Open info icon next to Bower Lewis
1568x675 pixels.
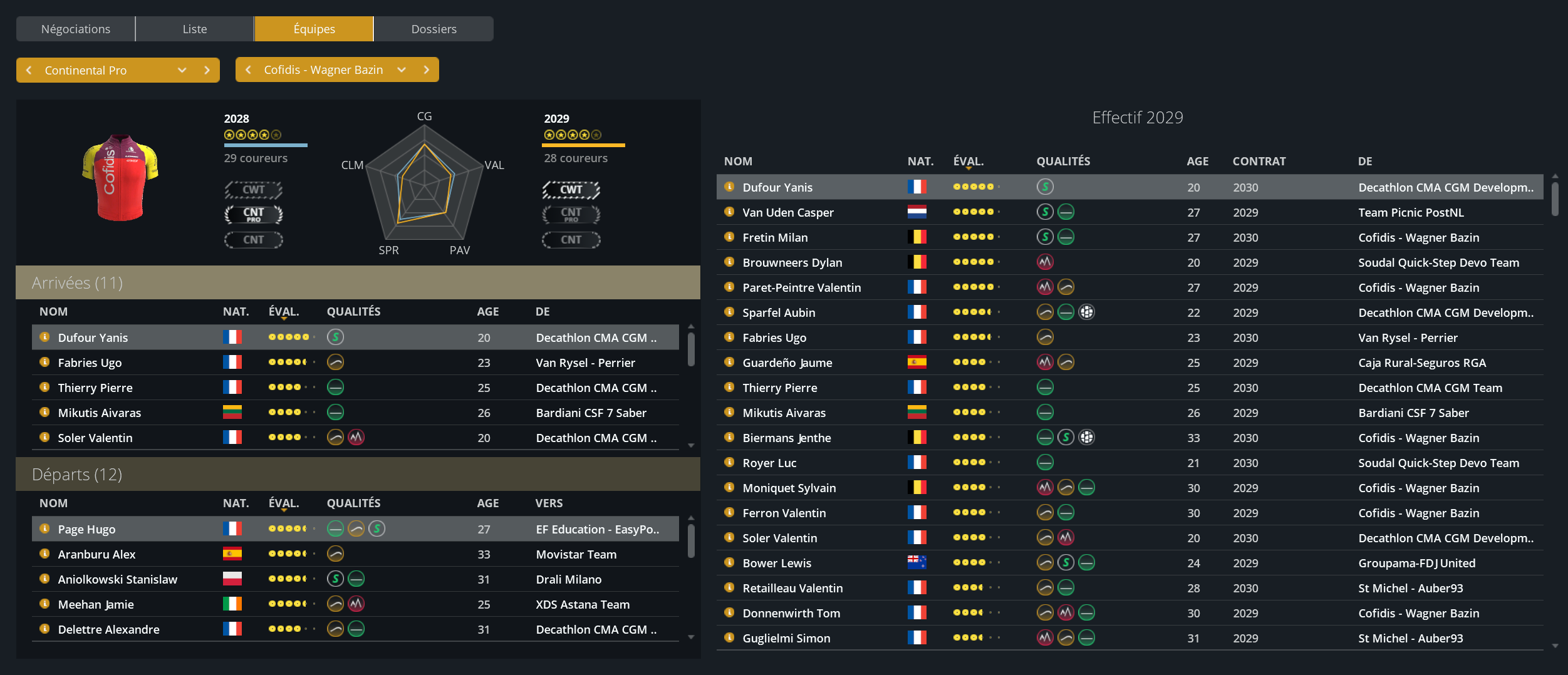(x=729, y=562)
